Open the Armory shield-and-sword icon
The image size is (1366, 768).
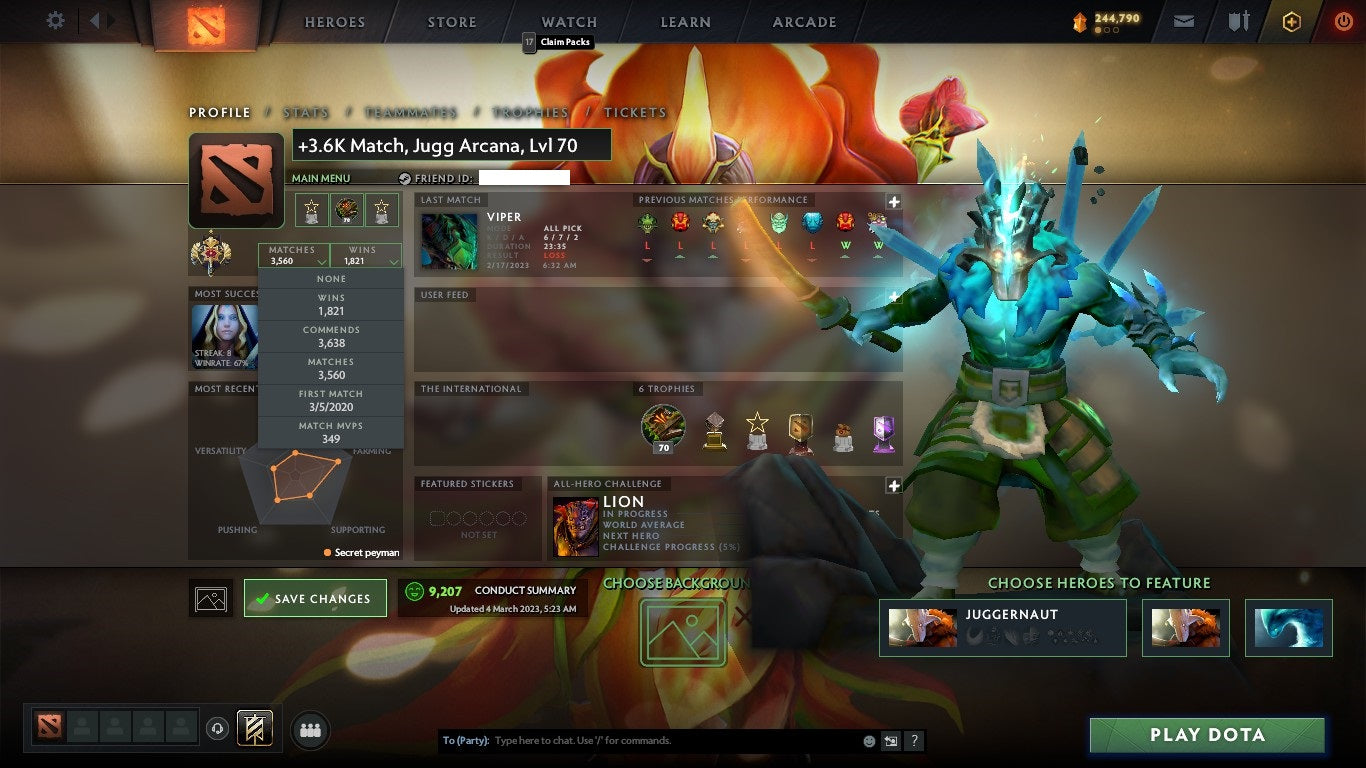[x=1237, y=20]
